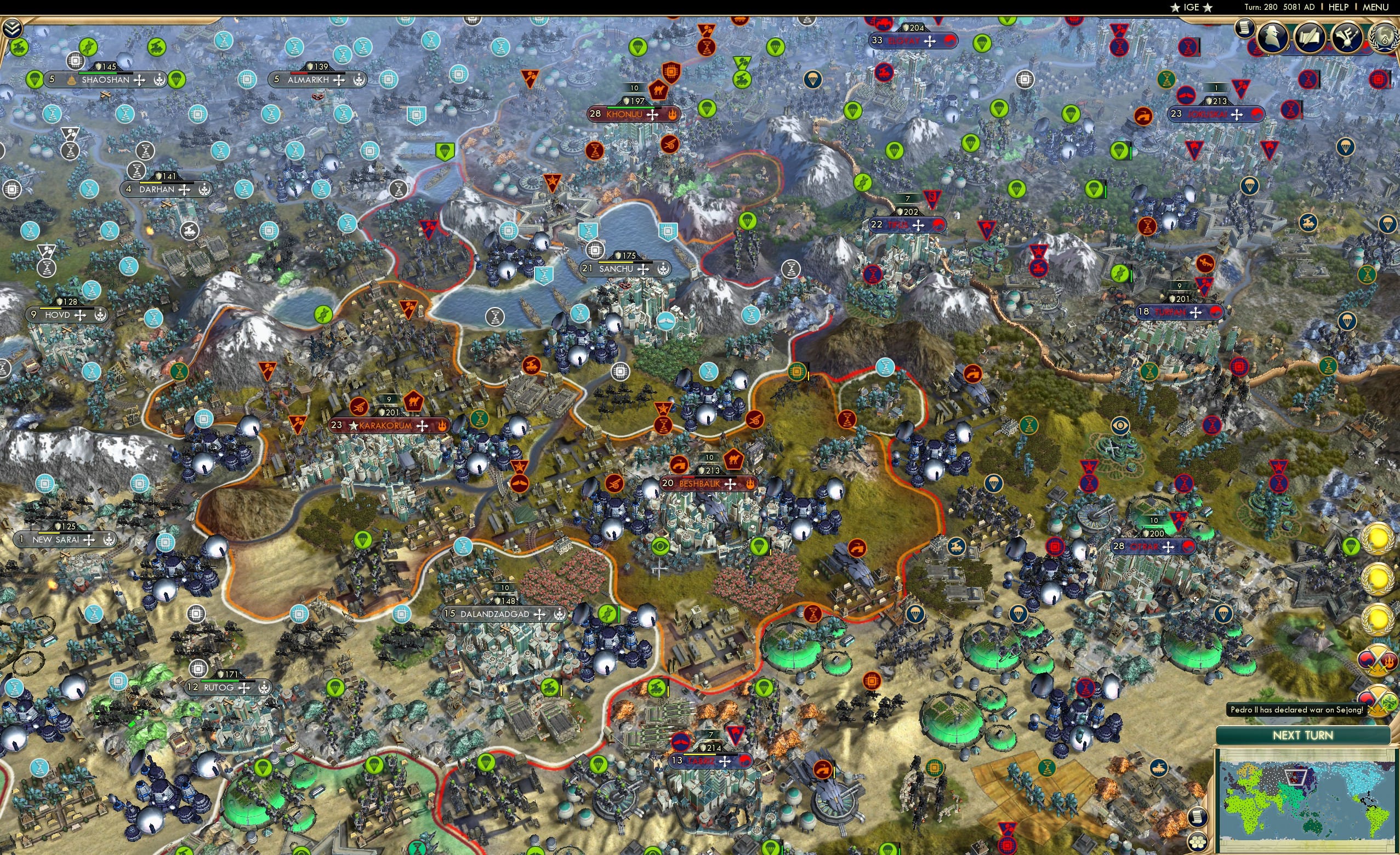The image size is (1400, 855).
Task: Open the MENU at top-right
Action: [1375, 7]
